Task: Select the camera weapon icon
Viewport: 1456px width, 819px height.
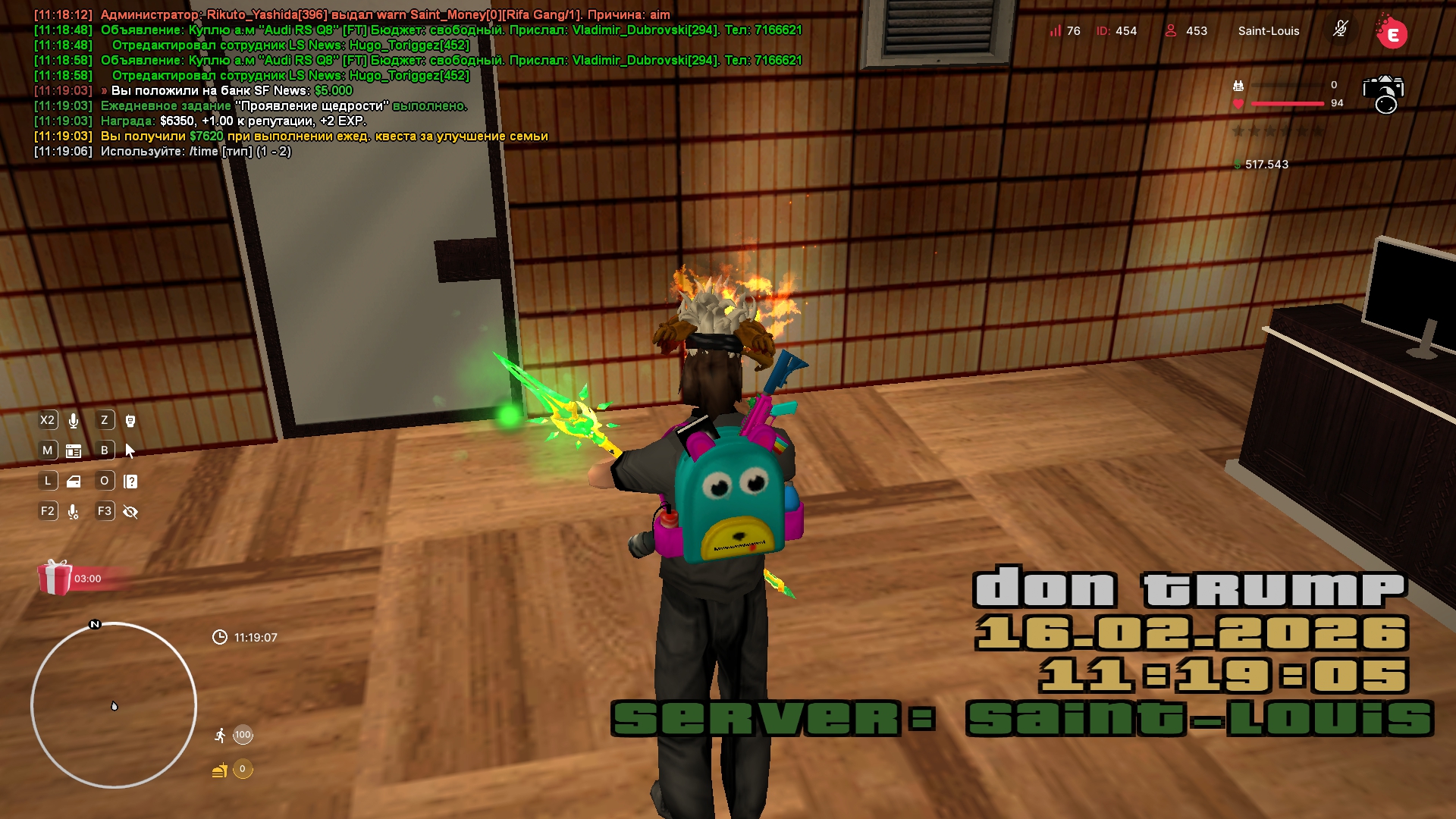Action: click(1383, 93)
